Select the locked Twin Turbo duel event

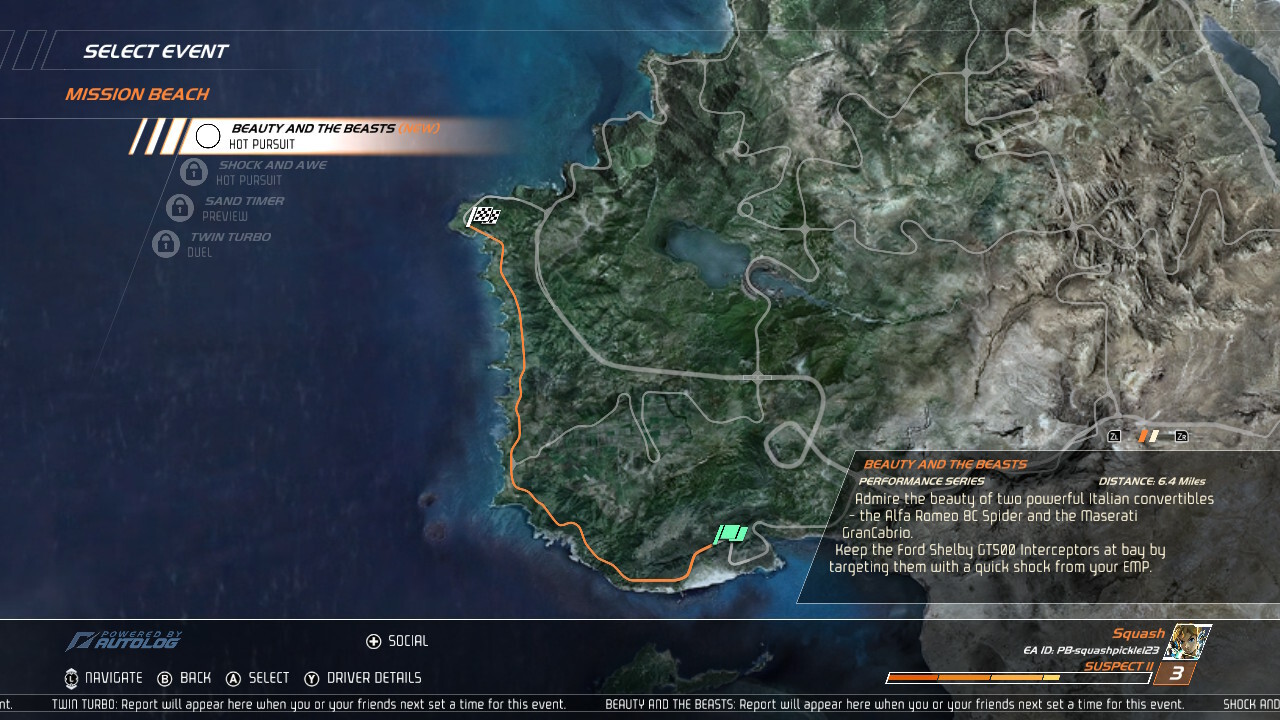228,244
